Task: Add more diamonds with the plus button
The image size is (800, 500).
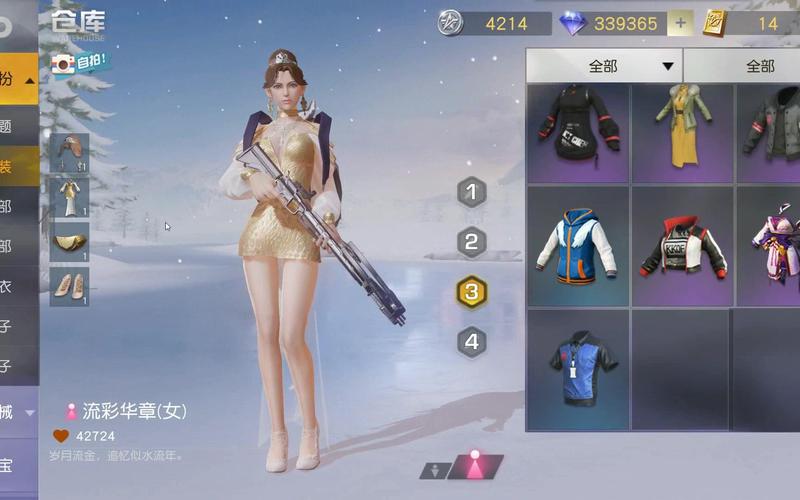Action: (680, 23)
